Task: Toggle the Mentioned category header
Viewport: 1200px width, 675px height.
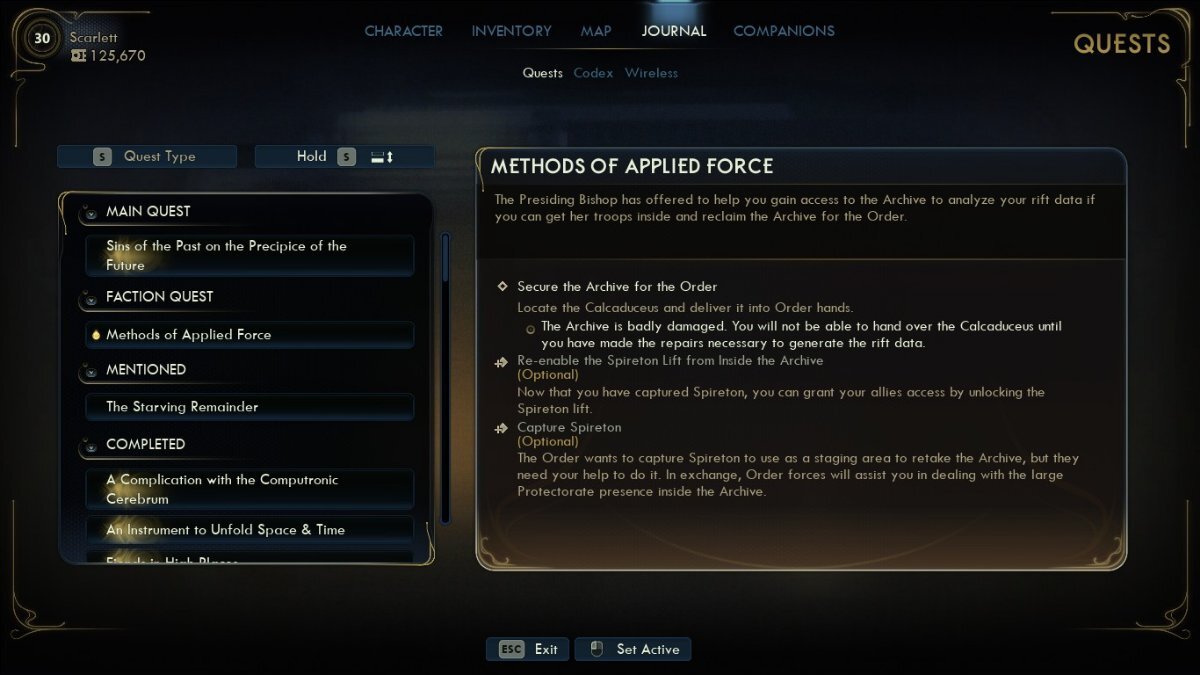Action: (x=146, y=370)
